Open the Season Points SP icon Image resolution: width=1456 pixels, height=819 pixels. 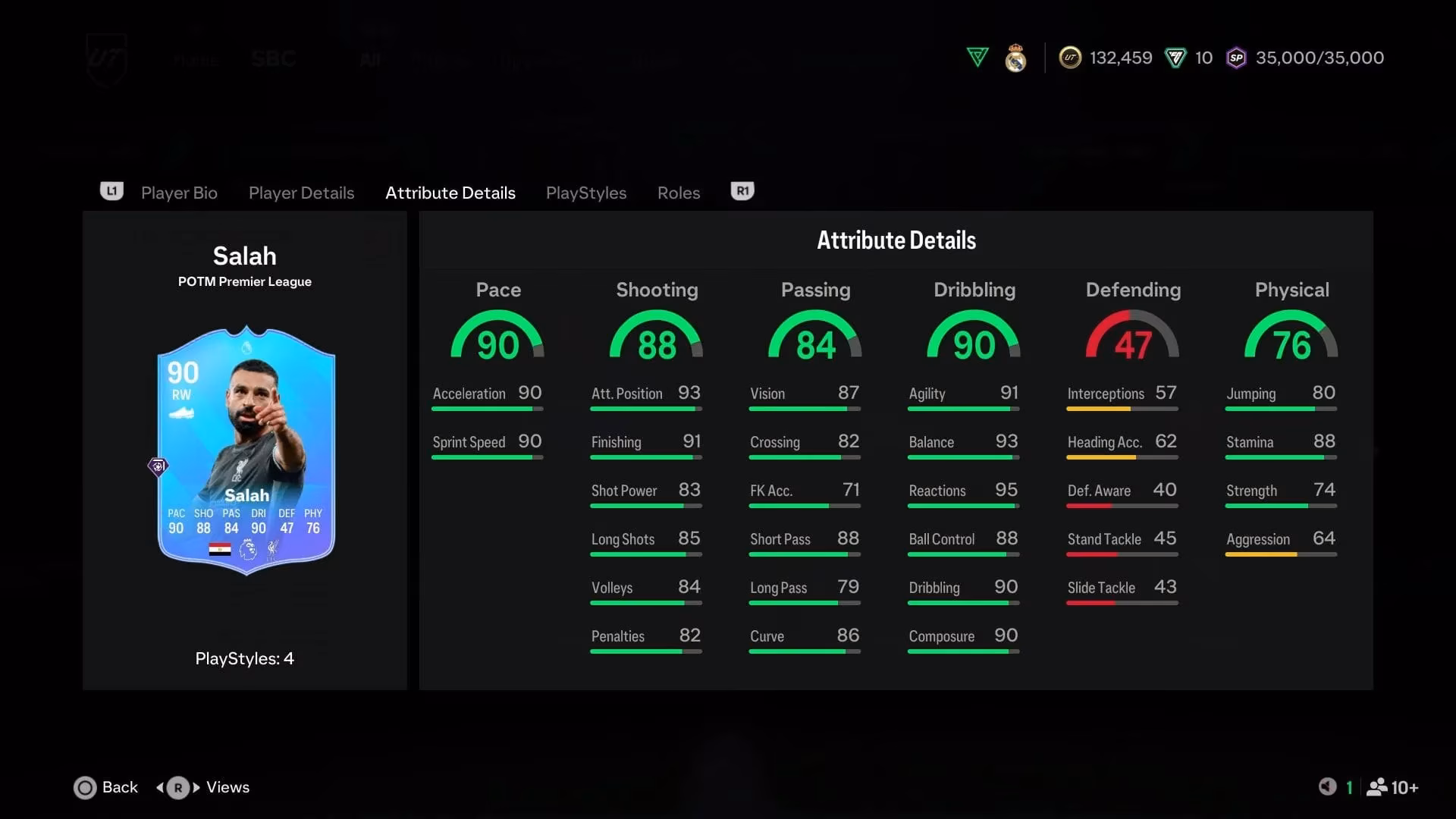[1236, 58]
